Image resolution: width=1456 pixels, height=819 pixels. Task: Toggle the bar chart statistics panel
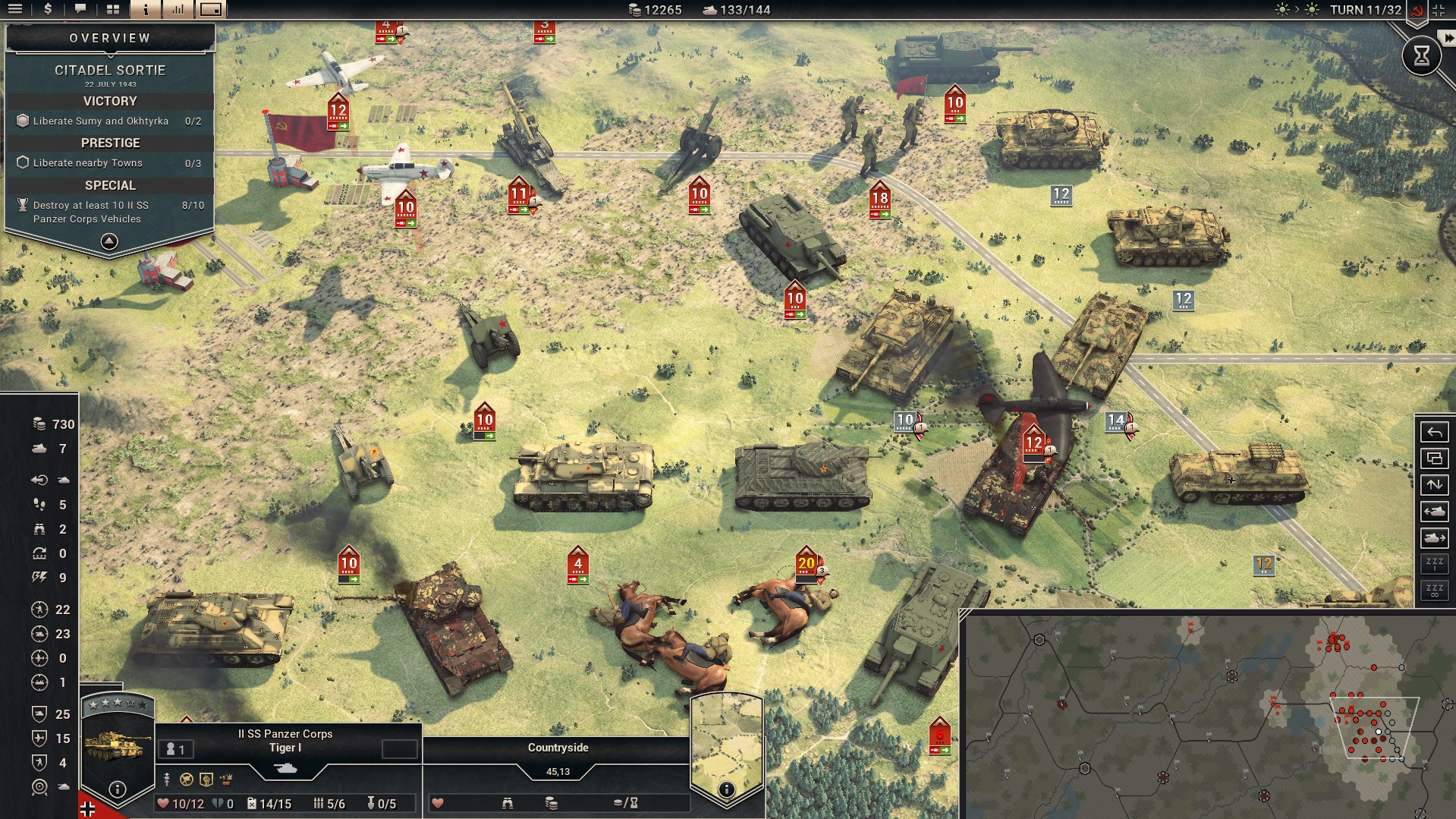coord(178,9)
